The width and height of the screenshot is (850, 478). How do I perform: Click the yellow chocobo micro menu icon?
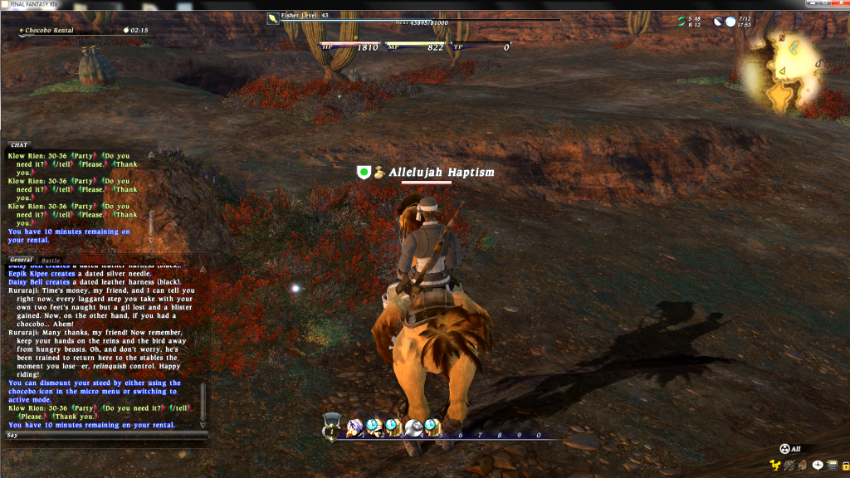[775, 465]
